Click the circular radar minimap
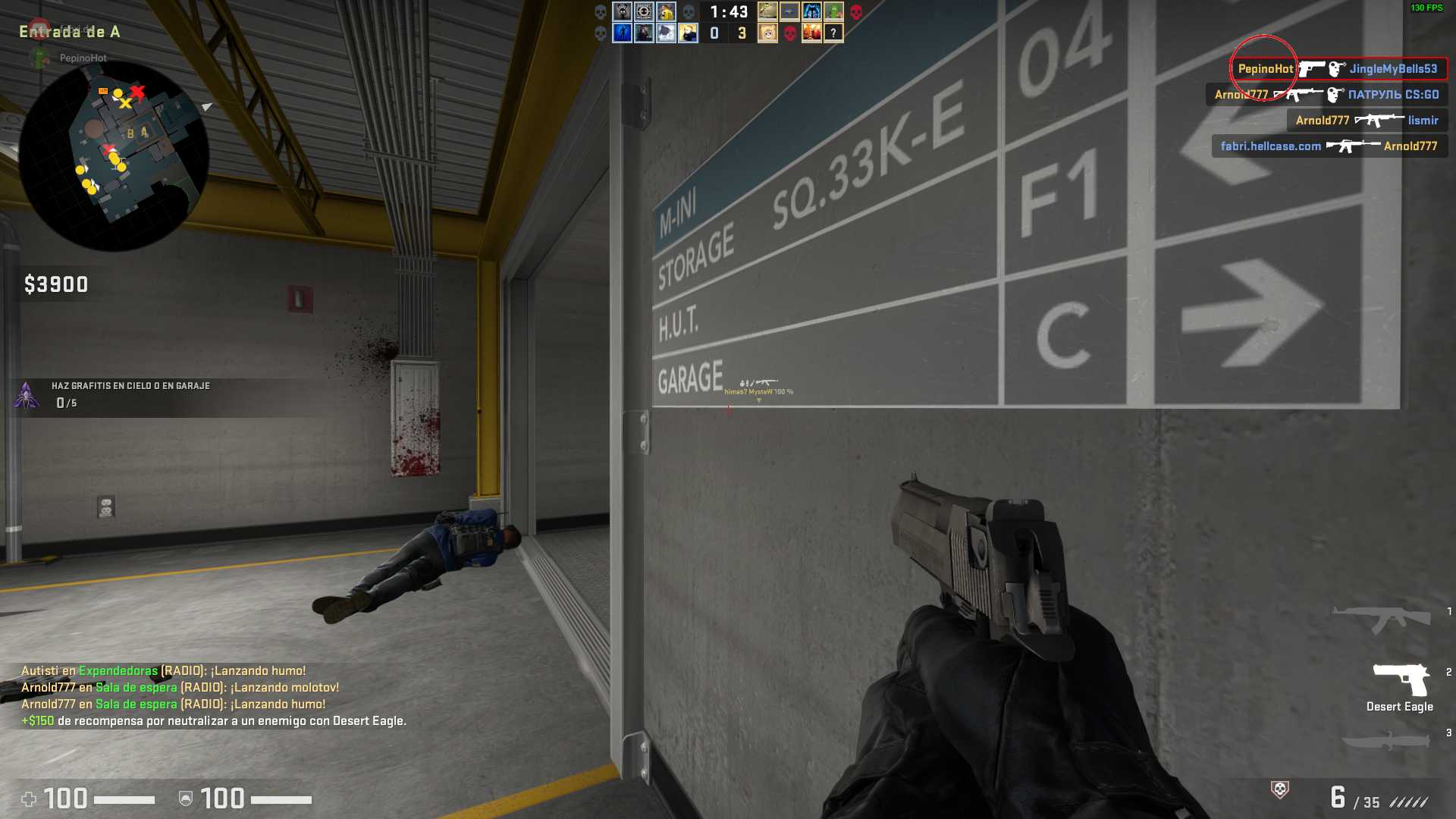The image size is (1456, 819). (x=114, y=155)
